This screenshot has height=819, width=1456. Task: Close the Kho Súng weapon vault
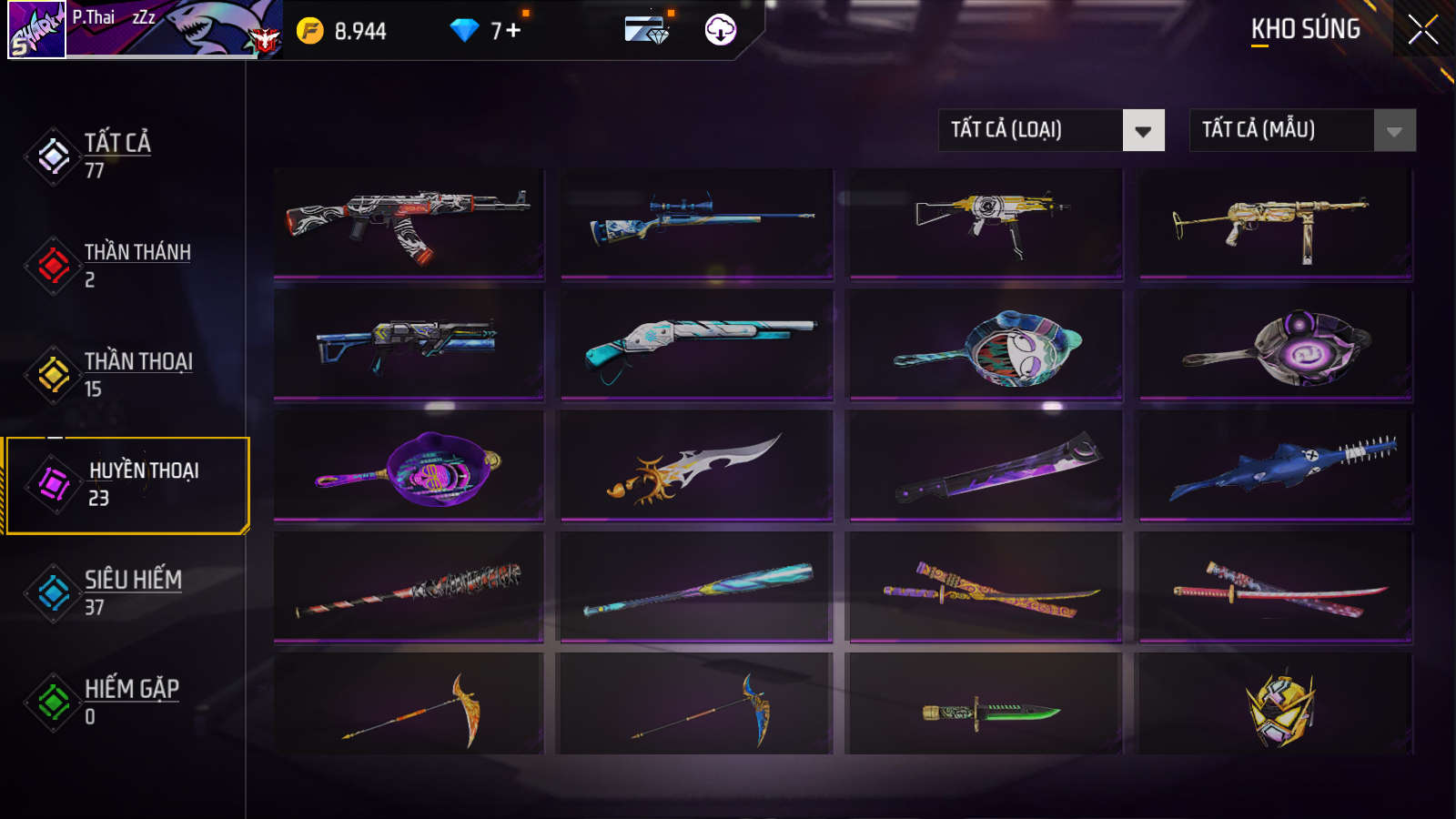tap(1422, 30)
